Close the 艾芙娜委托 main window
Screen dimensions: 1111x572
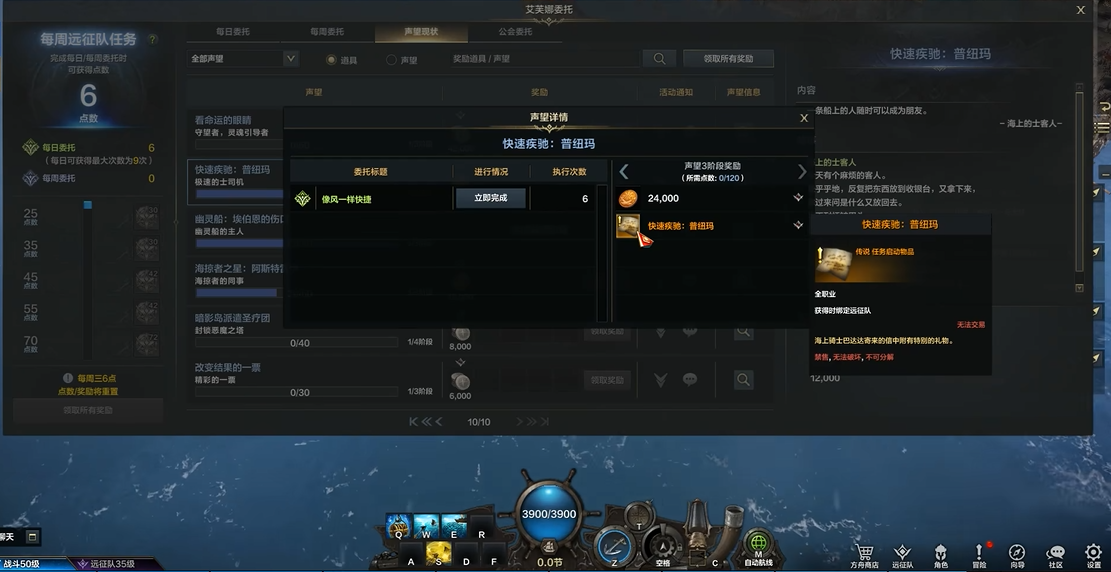(1080, 10)
